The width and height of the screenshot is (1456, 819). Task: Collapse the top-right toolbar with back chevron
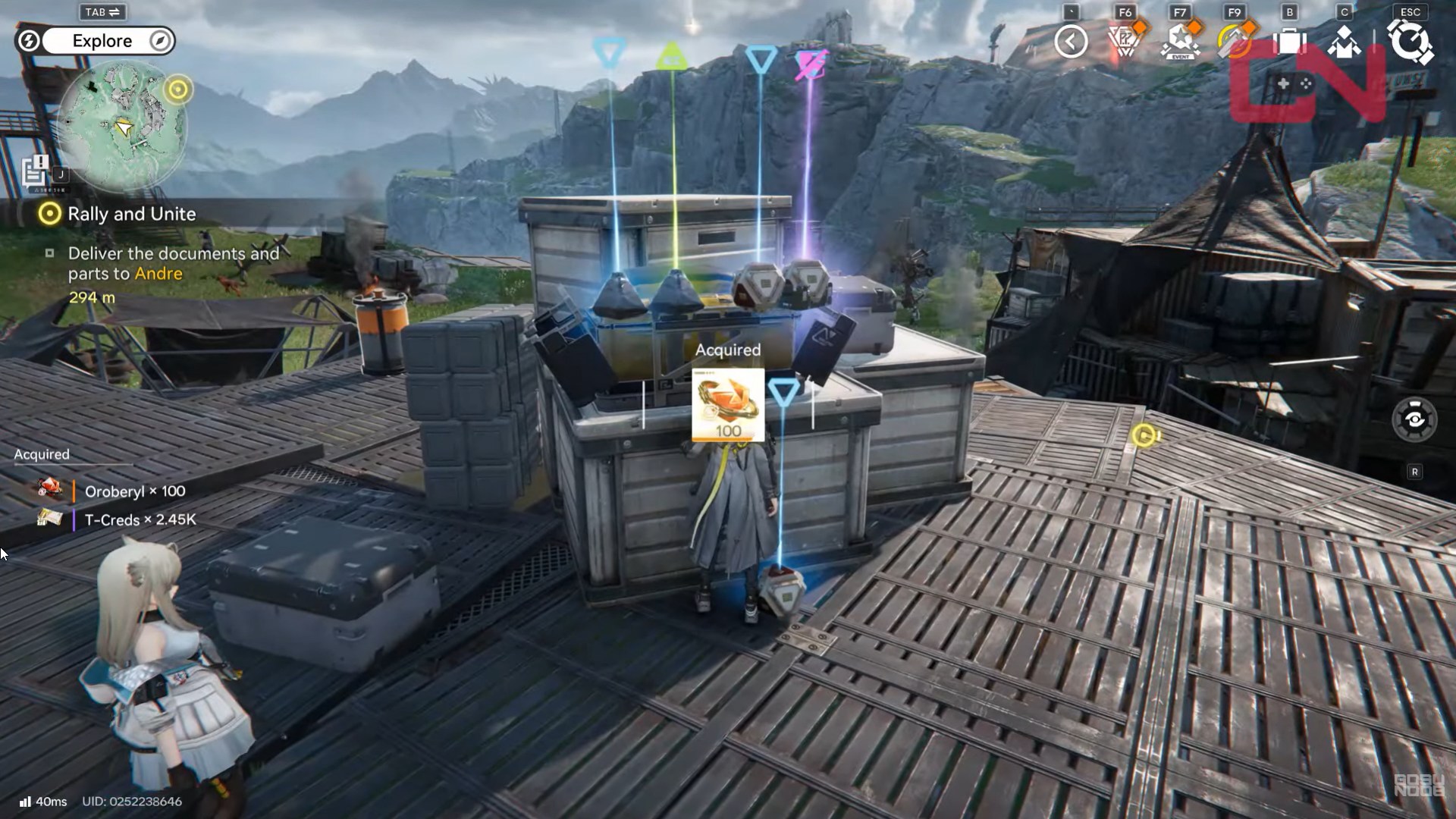pos(1071,40)
